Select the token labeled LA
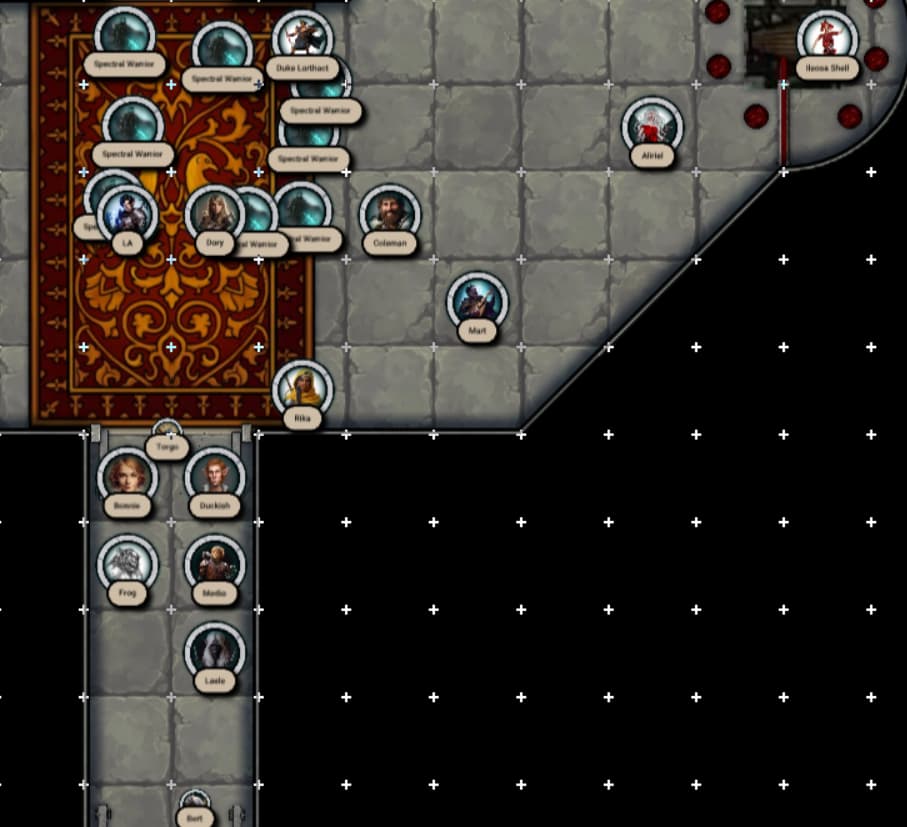Viewport: 907px width, 827px height. [127, 214]
